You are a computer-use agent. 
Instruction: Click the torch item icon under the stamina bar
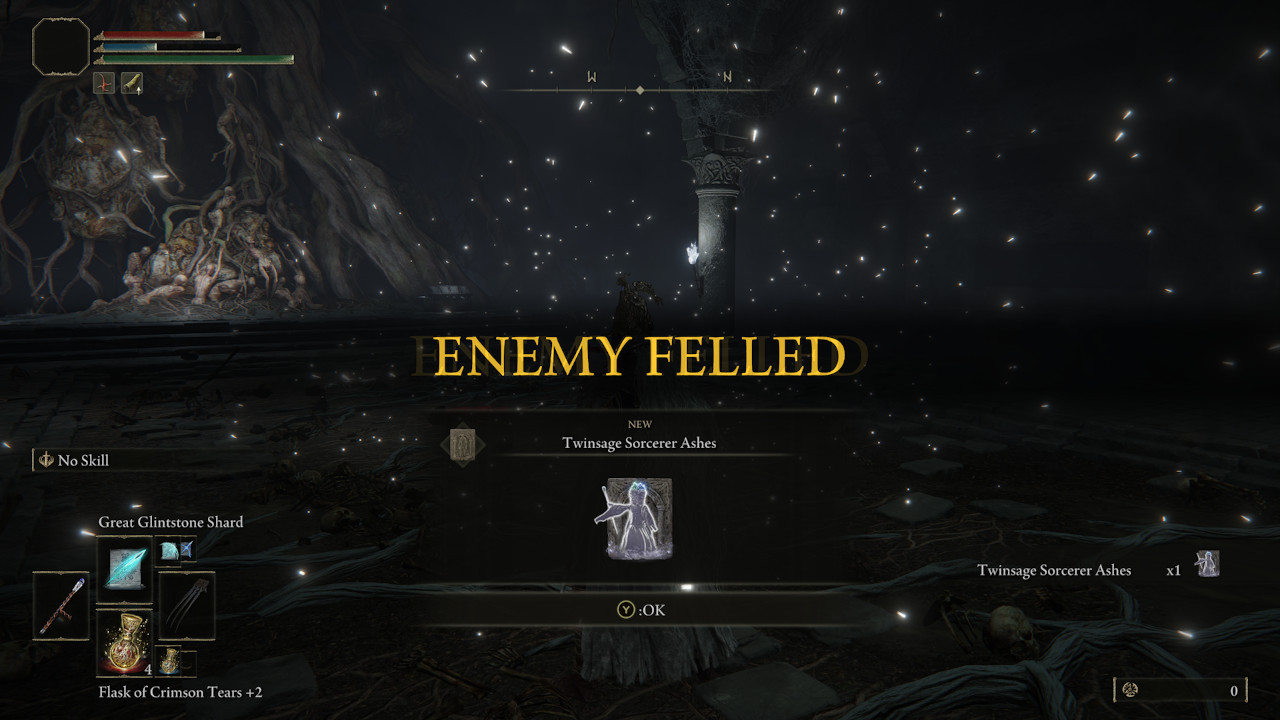tap(133, 83)
